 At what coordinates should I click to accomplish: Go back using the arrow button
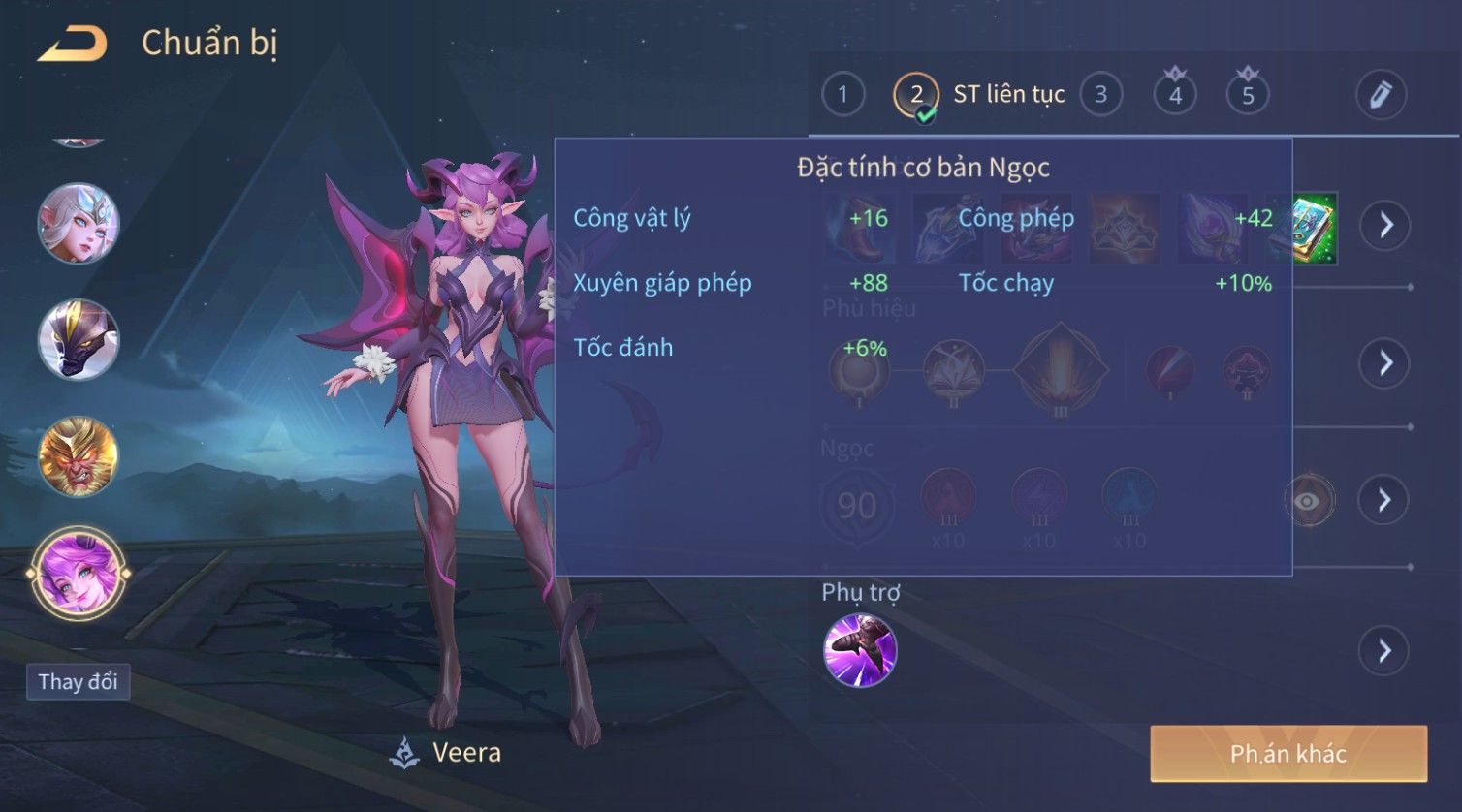[73, 44]
